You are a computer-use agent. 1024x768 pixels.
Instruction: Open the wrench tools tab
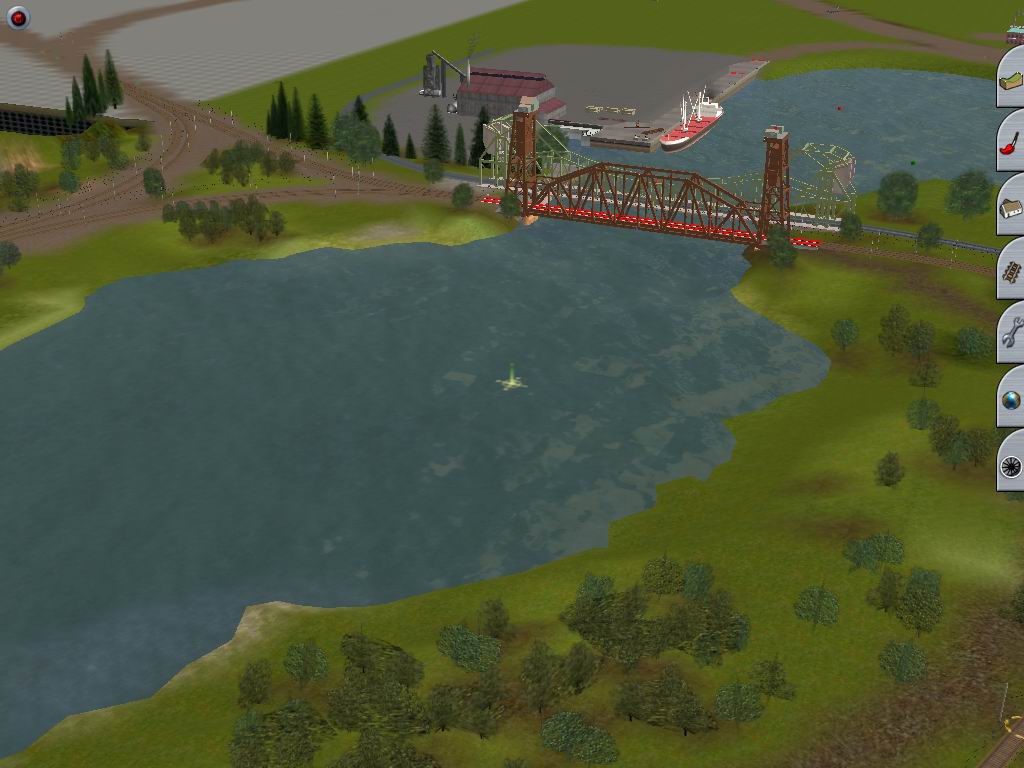tap(1011, 335)
